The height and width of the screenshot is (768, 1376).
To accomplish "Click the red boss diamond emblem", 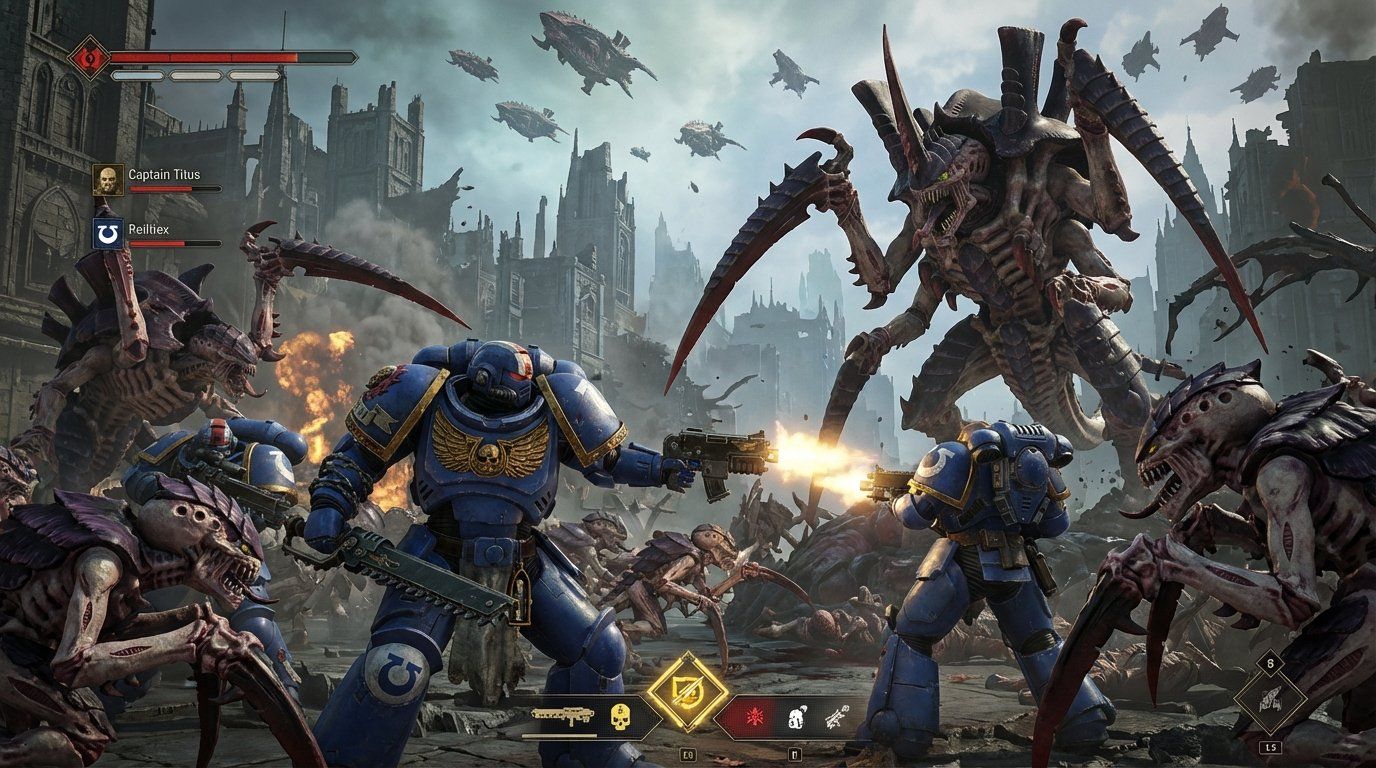I will pos(89,55).
